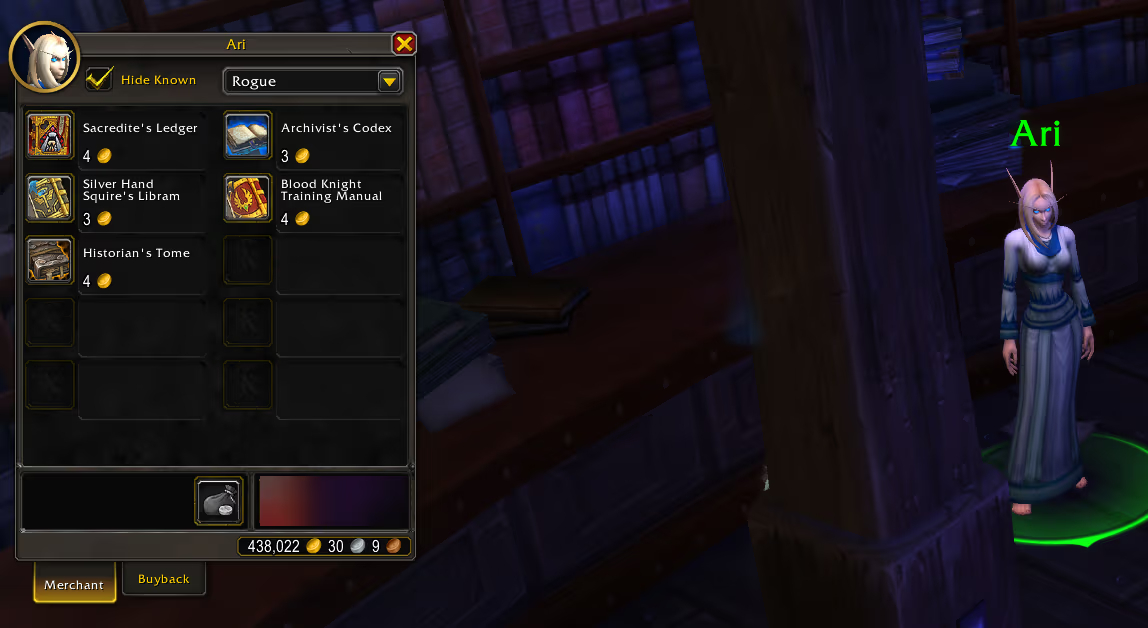Purchase the Silver Hand Squire's Libram
This screenshot has height=628, width=1148.
click(x=50, y=198)
